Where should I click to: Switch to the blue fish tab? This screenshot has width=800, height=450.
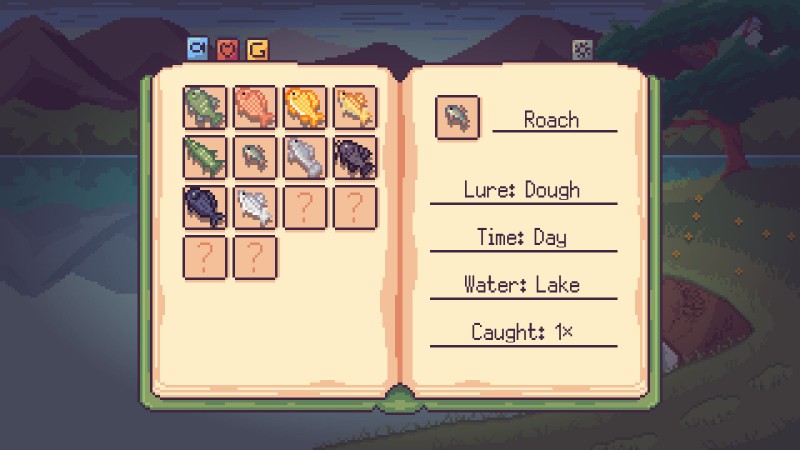pos(198,48)
